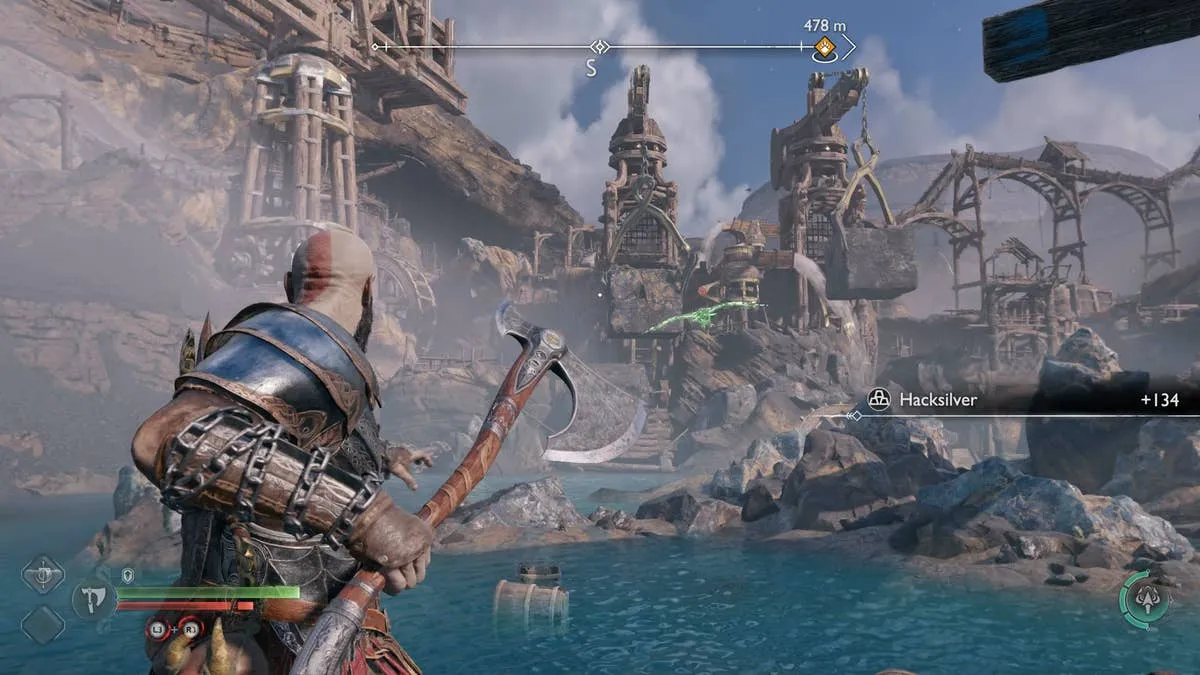This screenshot has width=1200, height=675.
Task: Select the Leviathan Axe weapon icon
Action: click(x=92, y=600)
